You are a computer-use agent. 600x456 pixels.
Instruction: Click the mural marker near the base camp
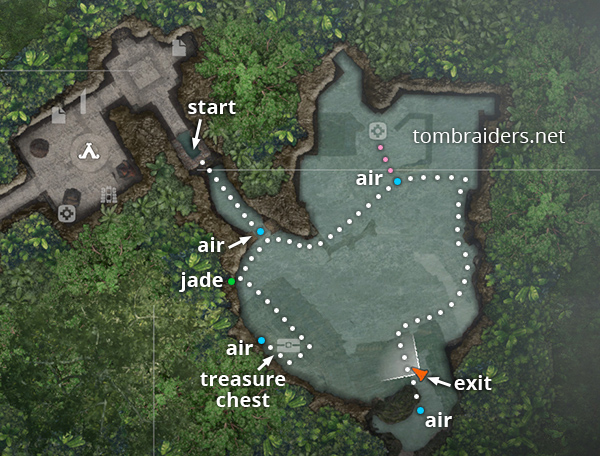point(108,194)
